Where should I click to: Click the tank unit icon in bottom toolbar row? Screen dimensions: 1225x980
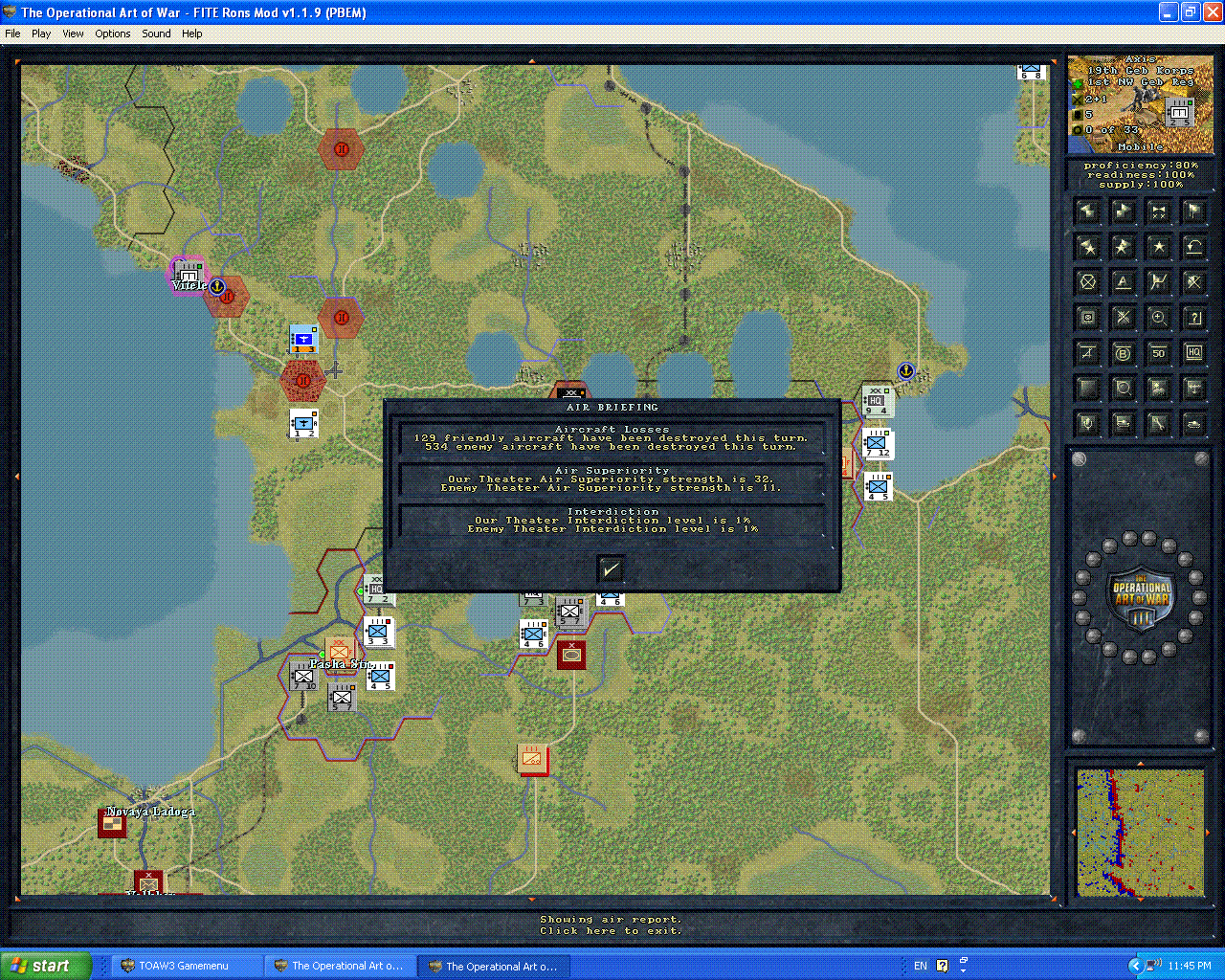coord(1194,424)
